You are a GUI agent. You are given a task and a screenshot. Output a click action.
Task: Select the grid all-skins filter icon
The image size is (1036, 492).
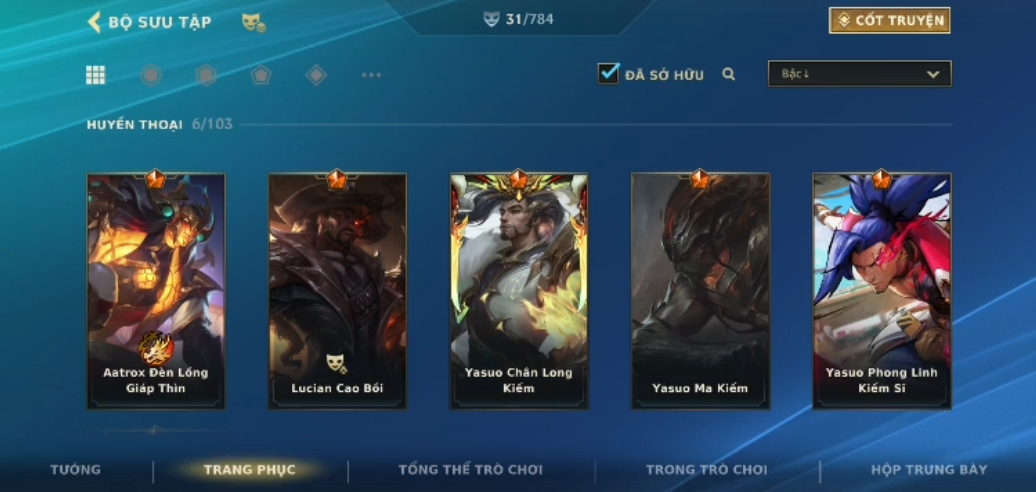pos(95,75)
